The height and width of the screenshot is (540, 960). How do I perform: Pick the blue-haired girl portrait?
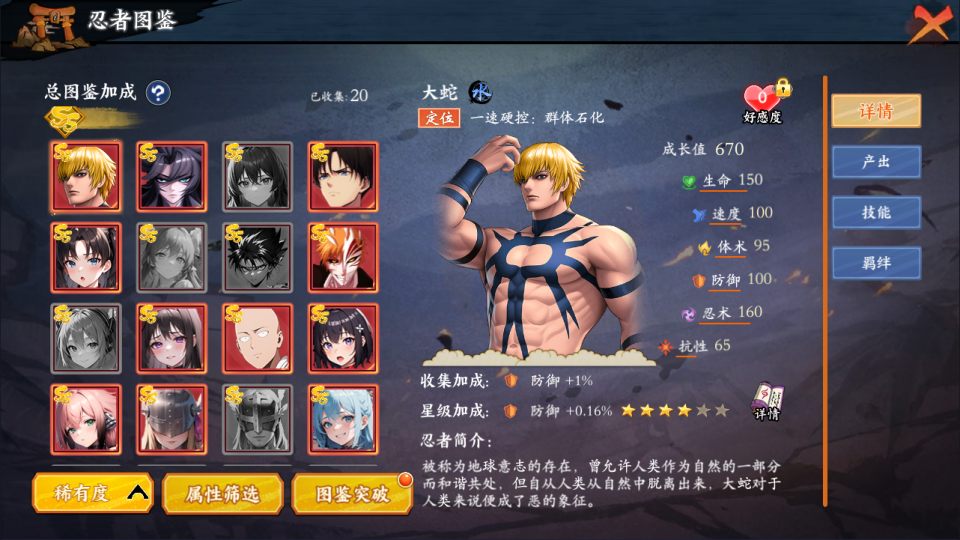tap(343, 419)
